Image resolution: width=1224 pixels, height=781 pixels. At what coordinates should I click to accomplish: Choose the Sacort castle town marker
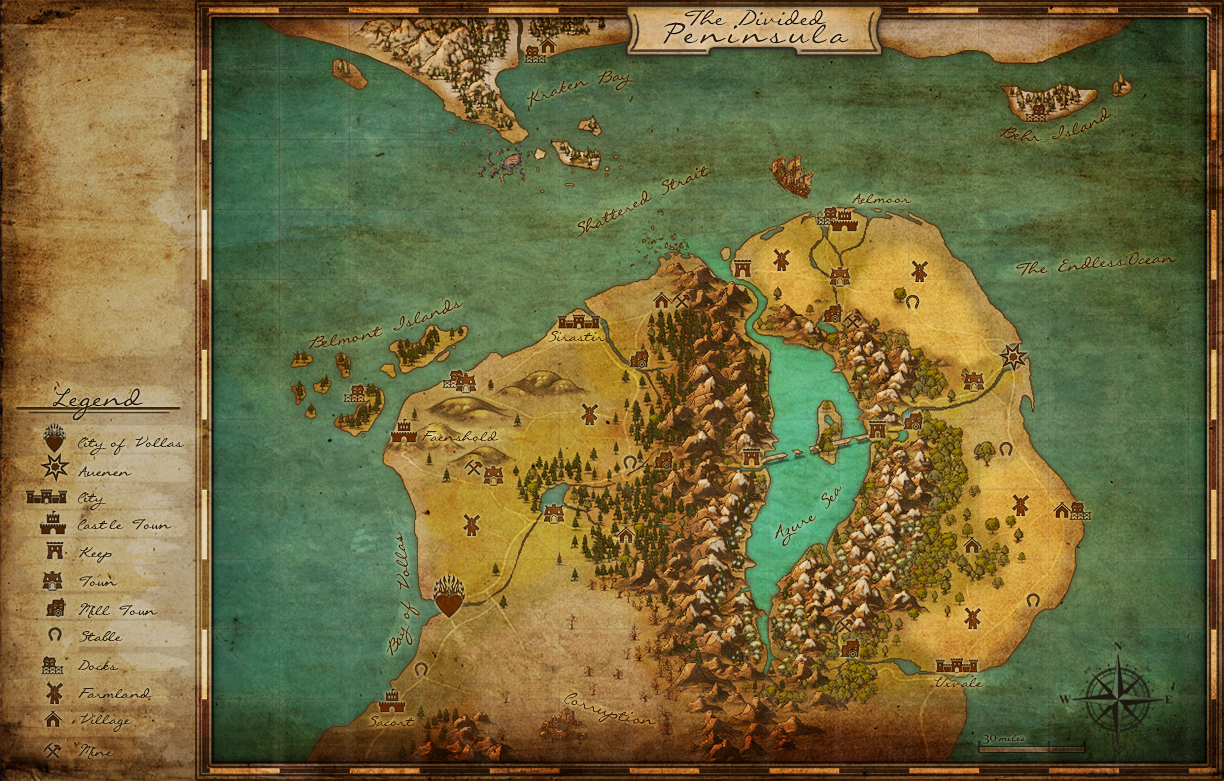pos(390,700)
